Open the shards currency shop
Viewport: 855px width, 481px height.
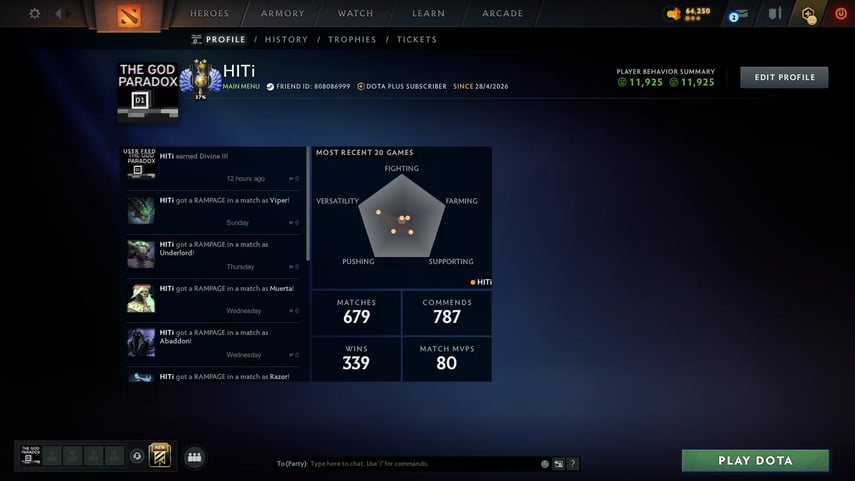(689, 13)
